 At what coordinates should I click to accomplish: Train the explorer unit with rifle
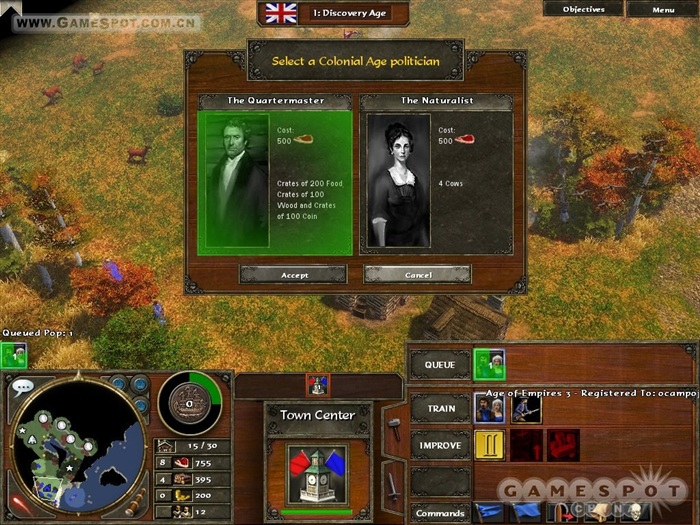[x=526, y=408]
